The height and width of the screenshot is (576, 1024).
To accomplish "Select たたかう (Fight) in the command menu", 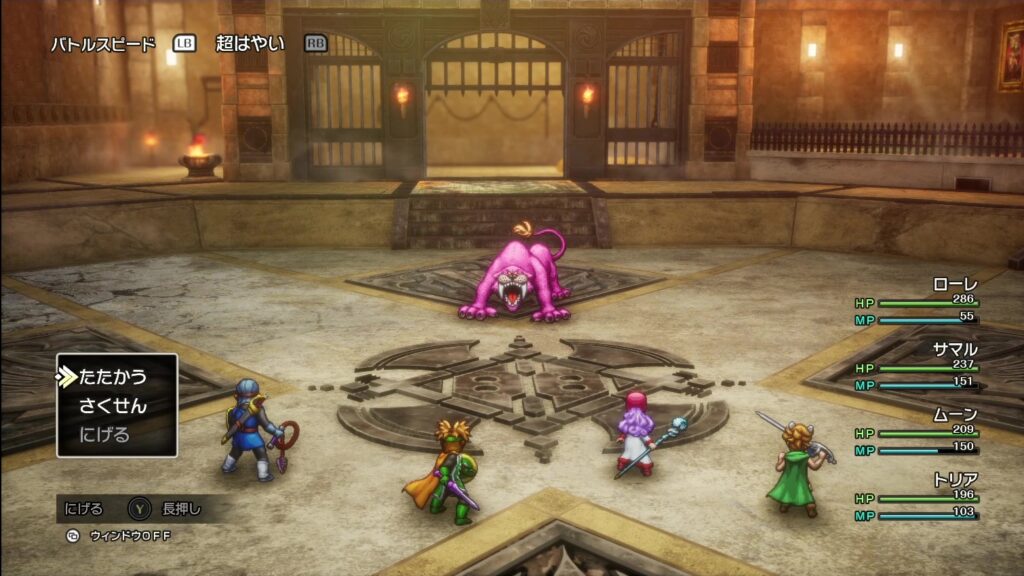I will 112,377.
